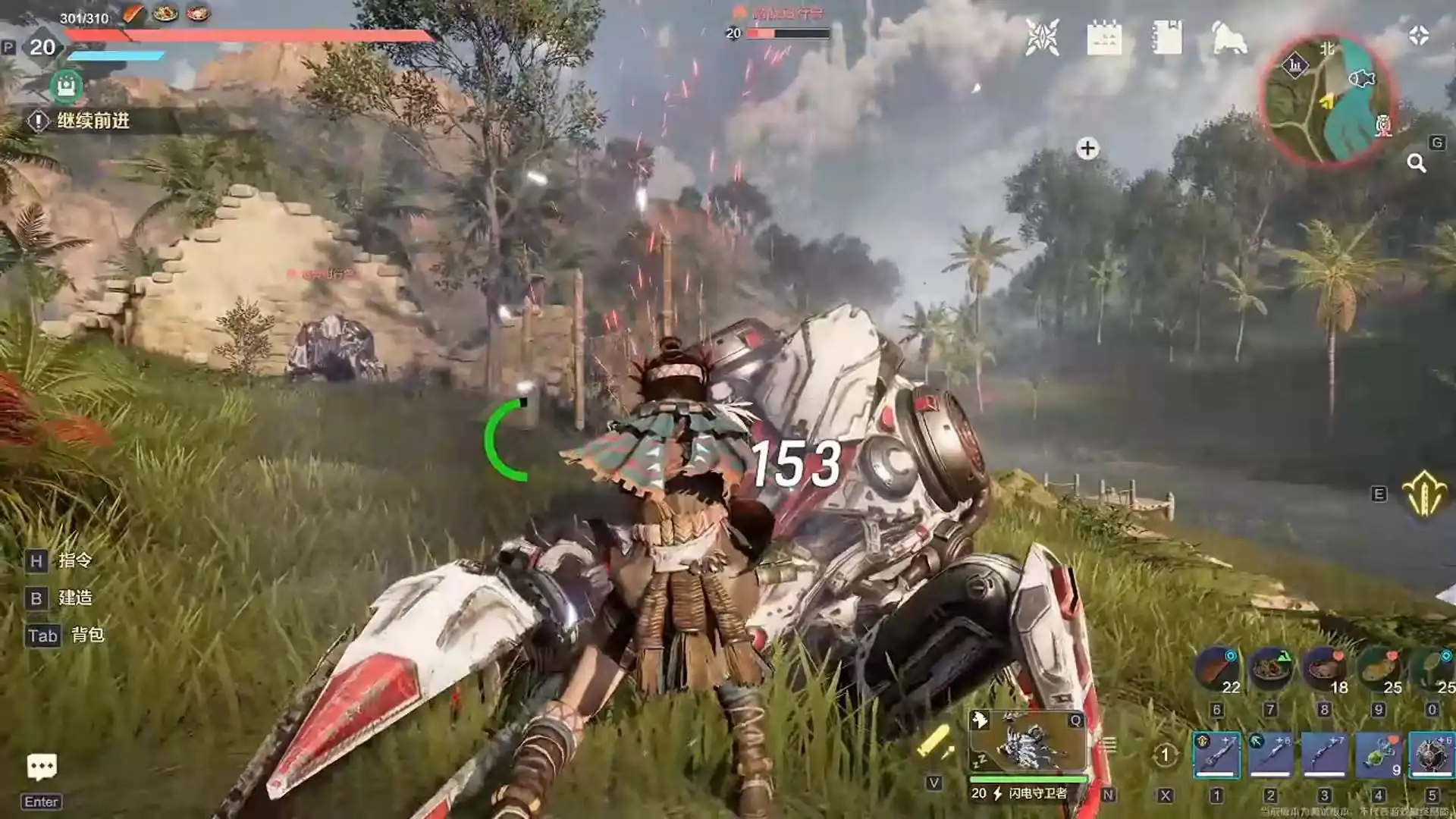
Task: Open the 继续前进 quest tracker
Action: click(x=93, y=121)
